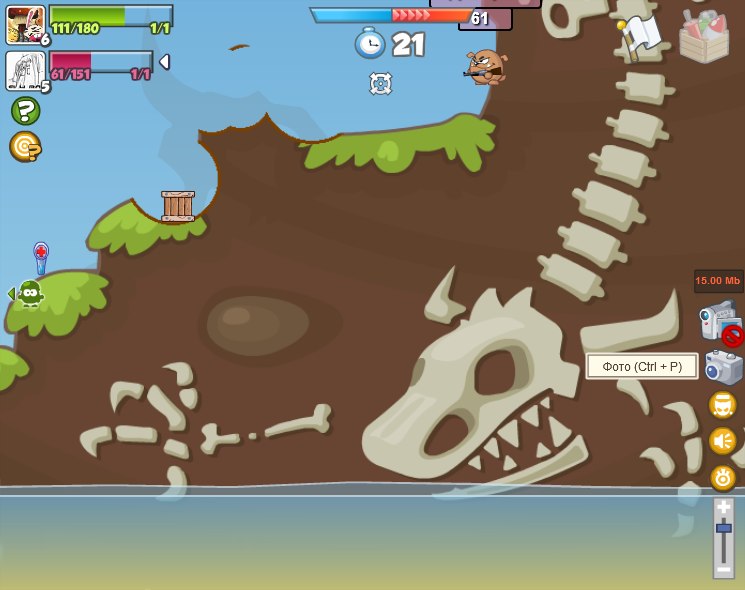Select the rabbit player avatar

[x=25, y=24]
